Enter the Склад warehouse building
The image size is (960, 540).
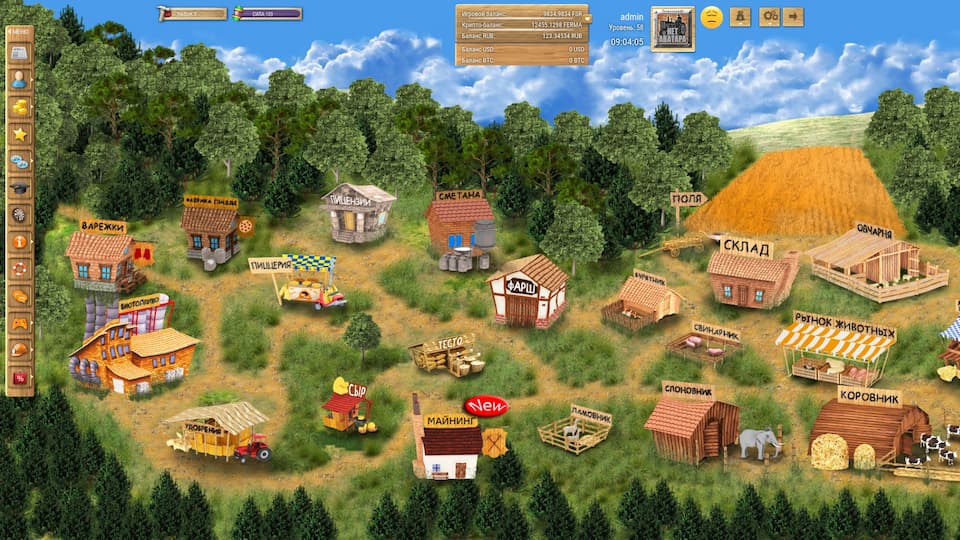click(750, 275)
